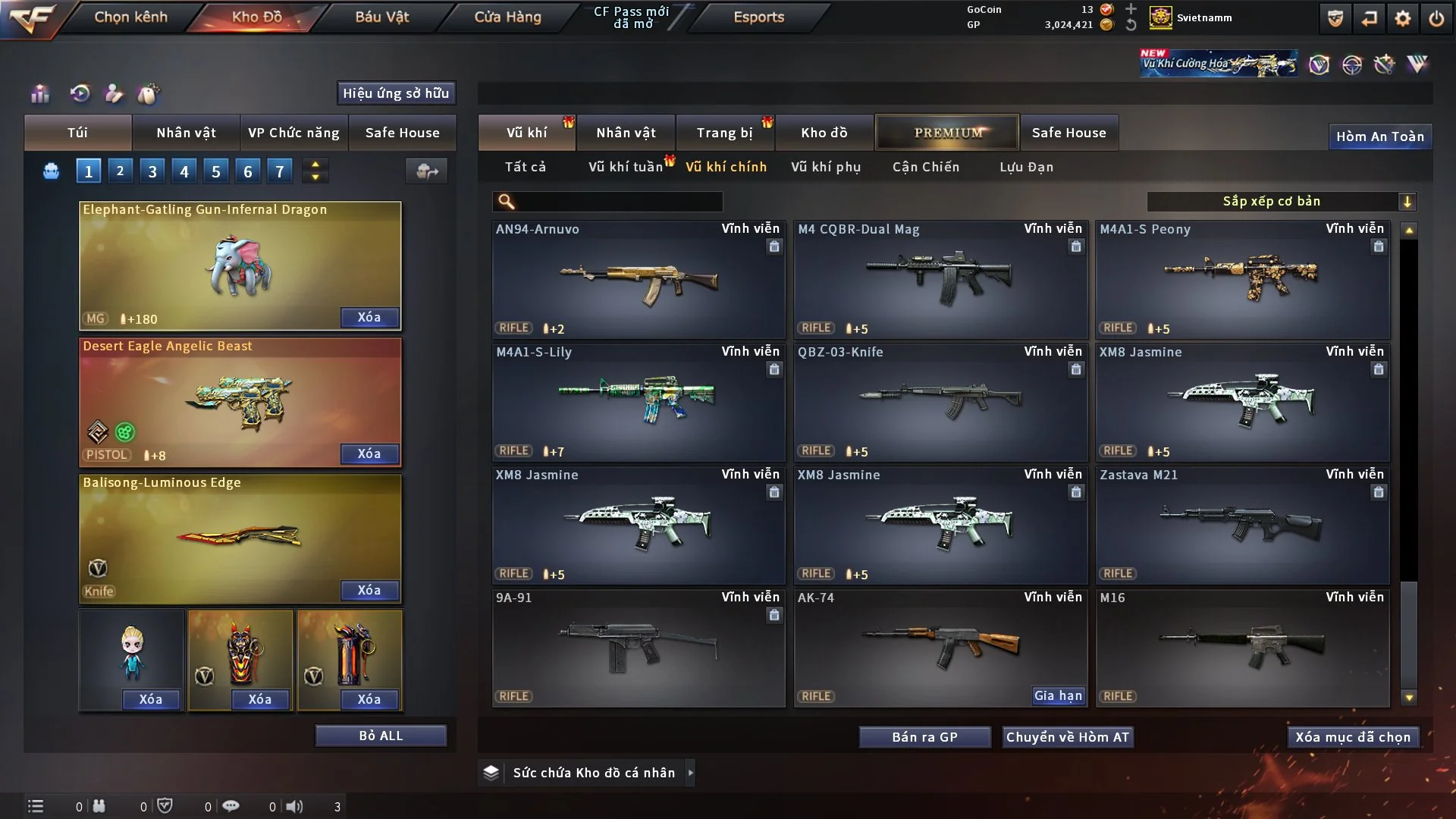This screenshot has height=819, width=1456.
Task: Remove the Desert Eagle Angelic Beast with Xóa
Action: click(x=369, y=453)
